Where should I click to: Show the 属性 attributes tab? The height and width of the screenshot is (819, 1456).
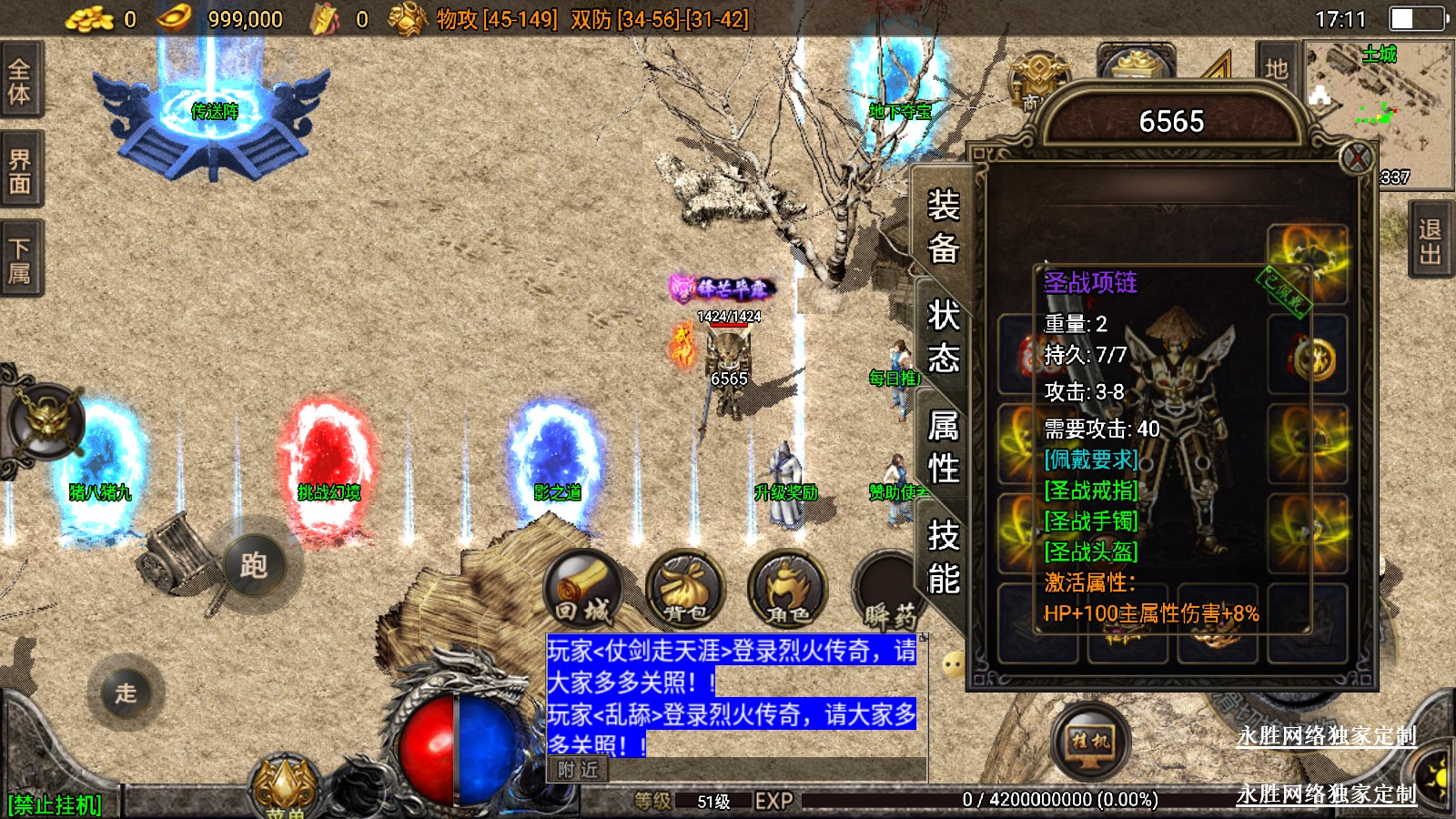943,447
